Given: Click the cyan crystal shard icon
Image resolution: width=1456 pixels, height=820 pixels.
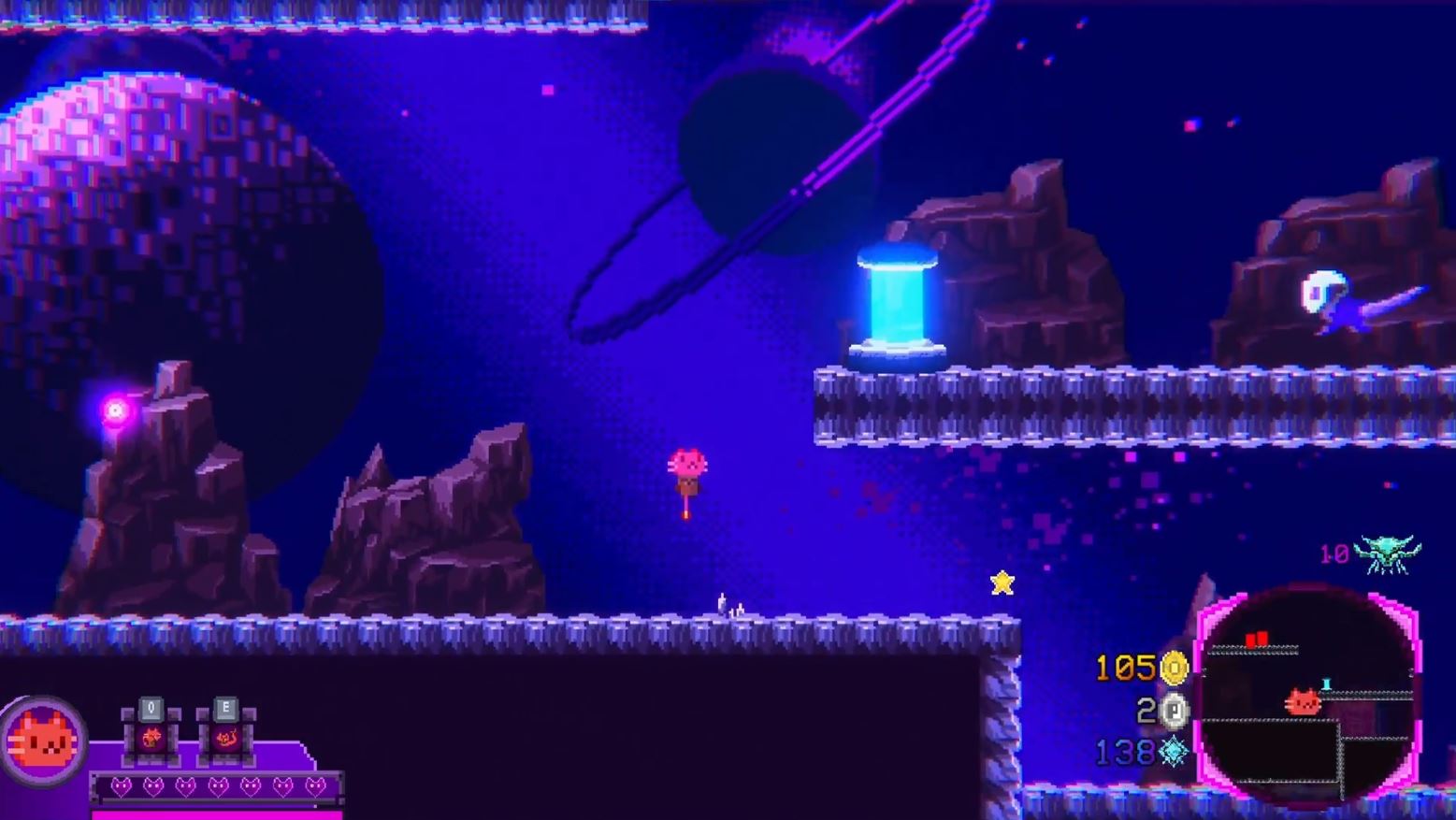Looking at the screenshot, I should point(1174,751).
